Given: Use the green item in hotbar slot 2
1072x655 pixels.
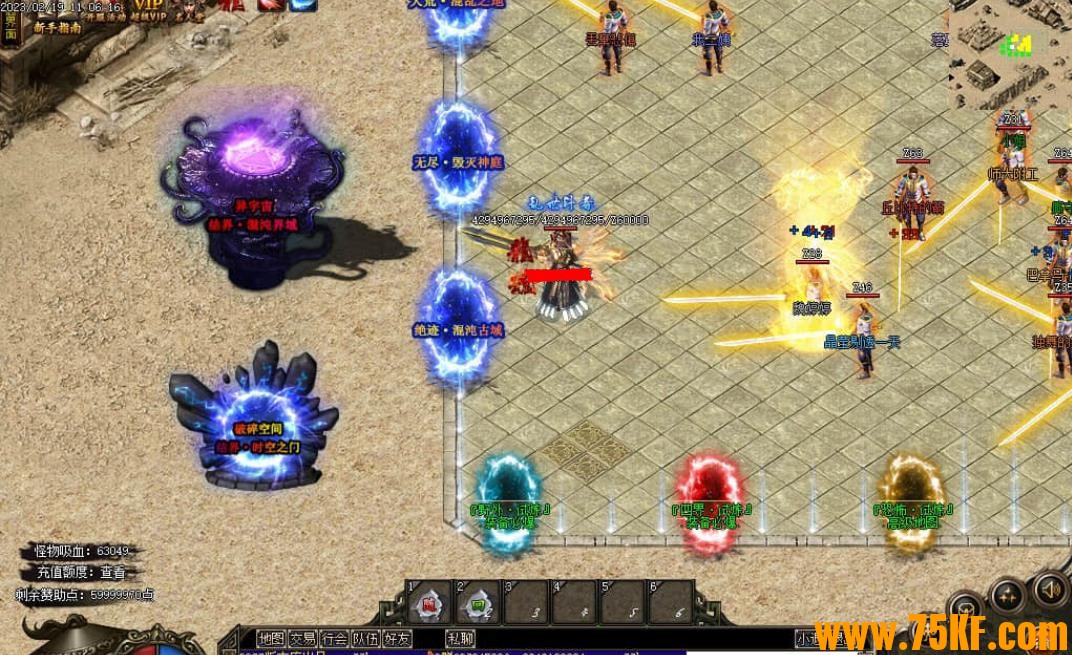Looking at the screenshot, I should point(478,604).
